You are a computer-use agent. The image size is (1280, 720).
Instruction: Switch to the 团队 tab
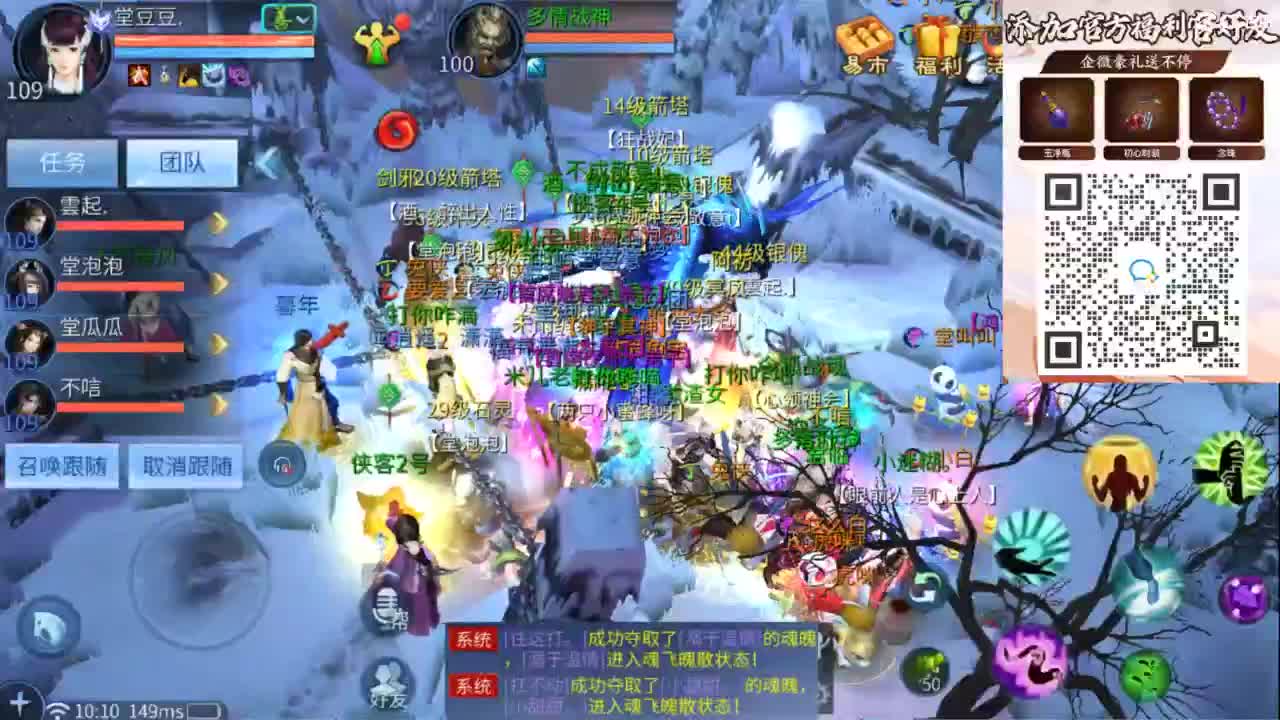pos(184,161)
